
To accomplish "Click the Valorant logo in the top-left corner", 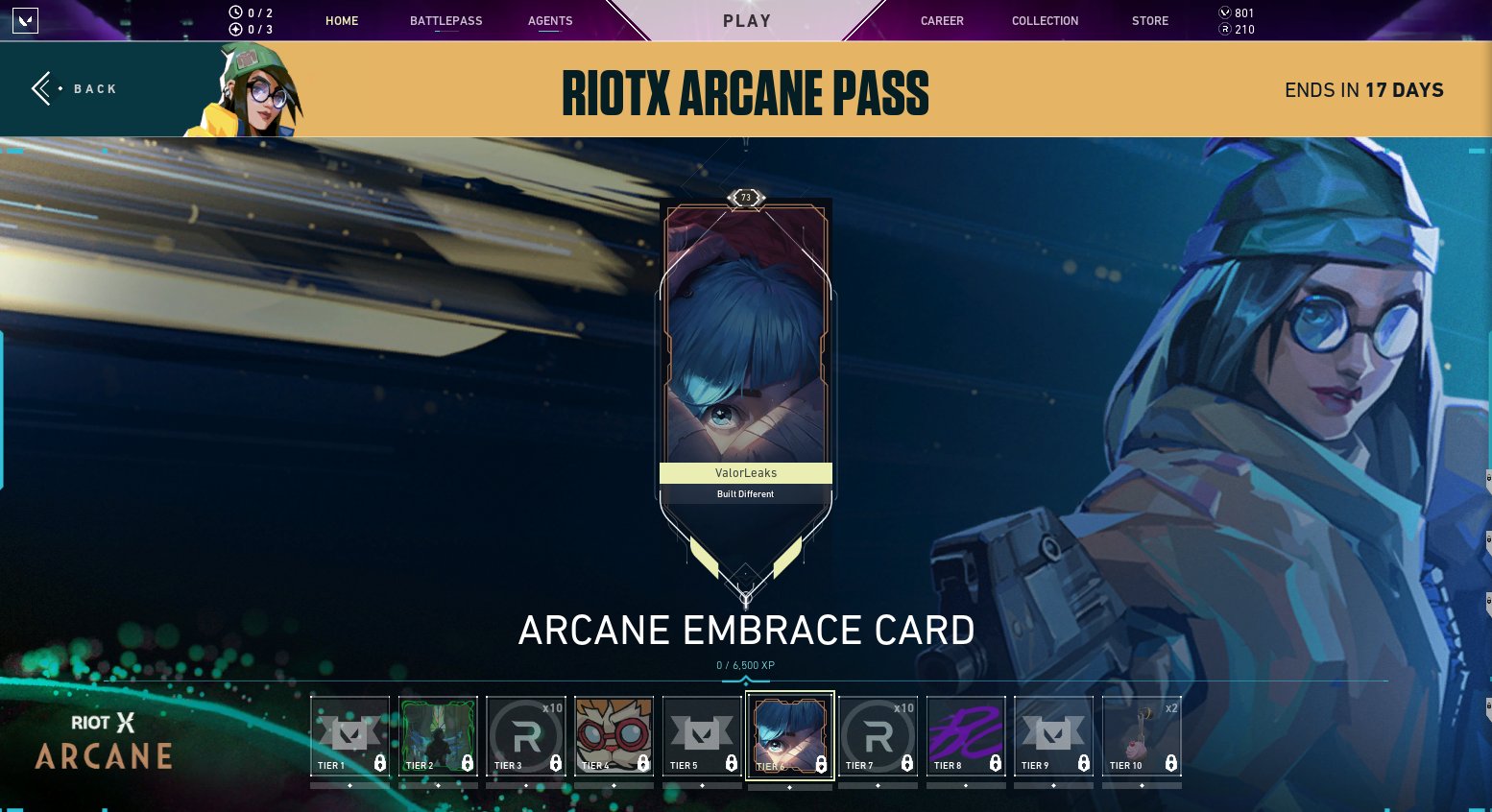I will pyautogui.click(x=26, y=21).
